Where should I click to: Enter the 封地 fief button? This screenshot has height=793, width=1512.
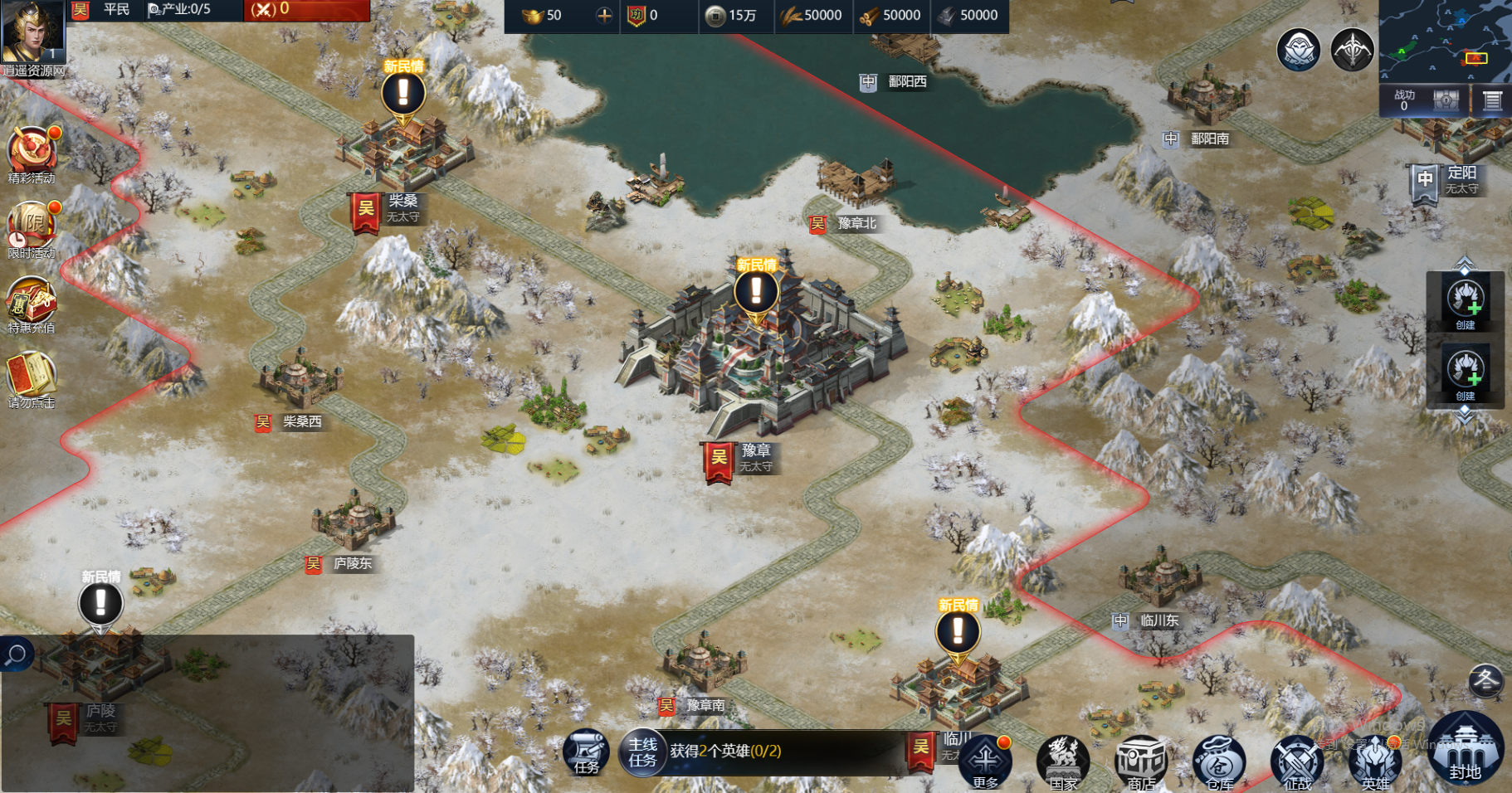(x=1466, y=751)
